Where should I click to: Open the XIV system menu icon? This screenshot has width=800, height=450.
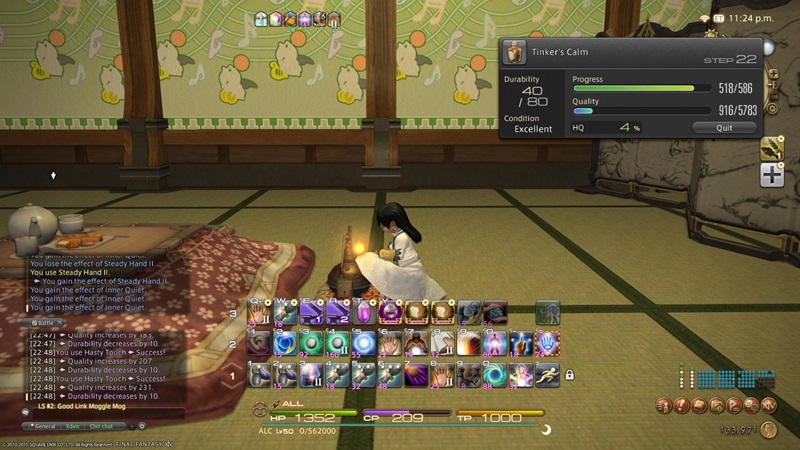pos(768,405)
